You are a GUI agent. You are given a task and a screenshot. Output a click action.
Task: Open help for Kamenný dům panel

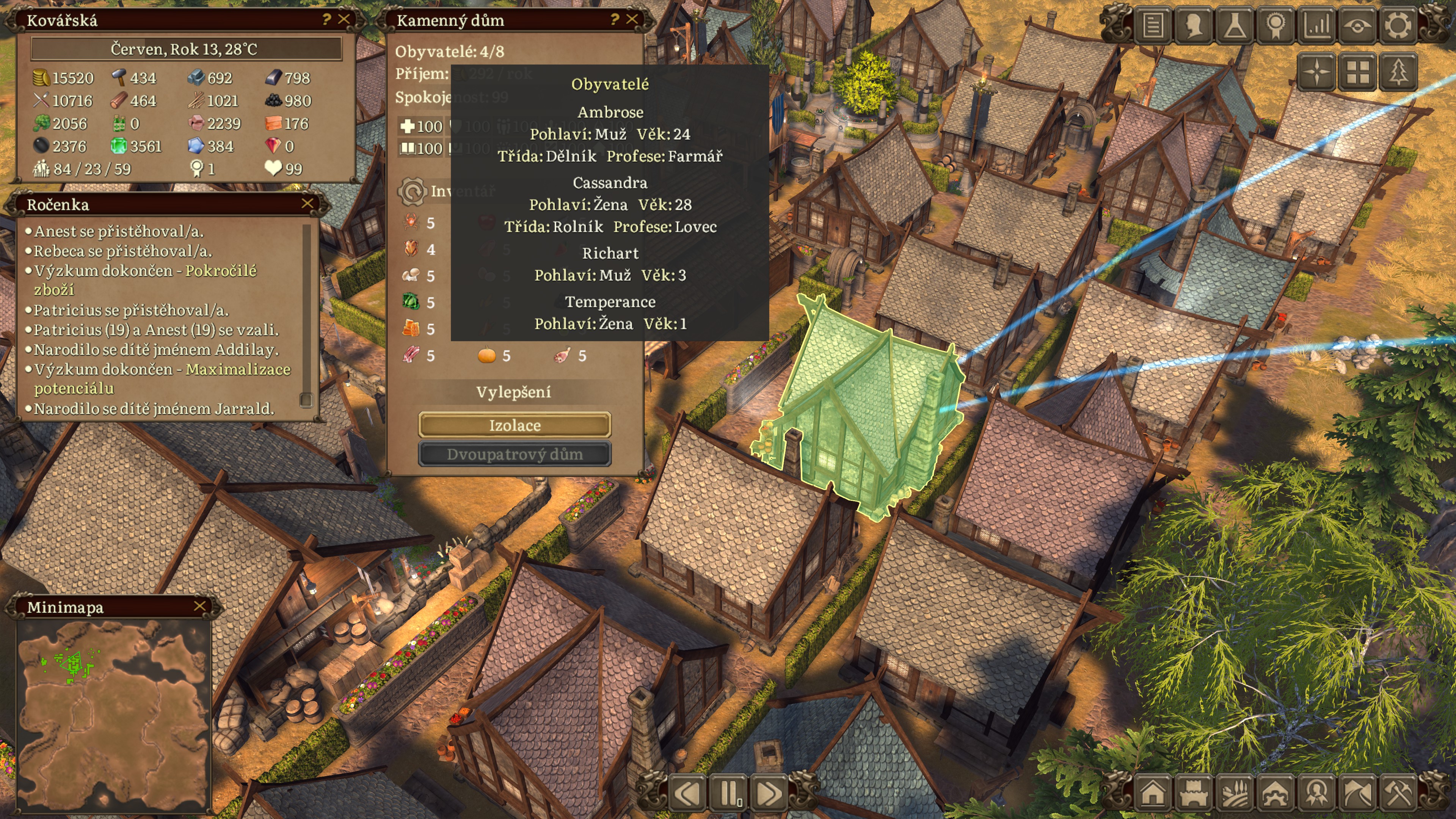click(x=614, y=19)
